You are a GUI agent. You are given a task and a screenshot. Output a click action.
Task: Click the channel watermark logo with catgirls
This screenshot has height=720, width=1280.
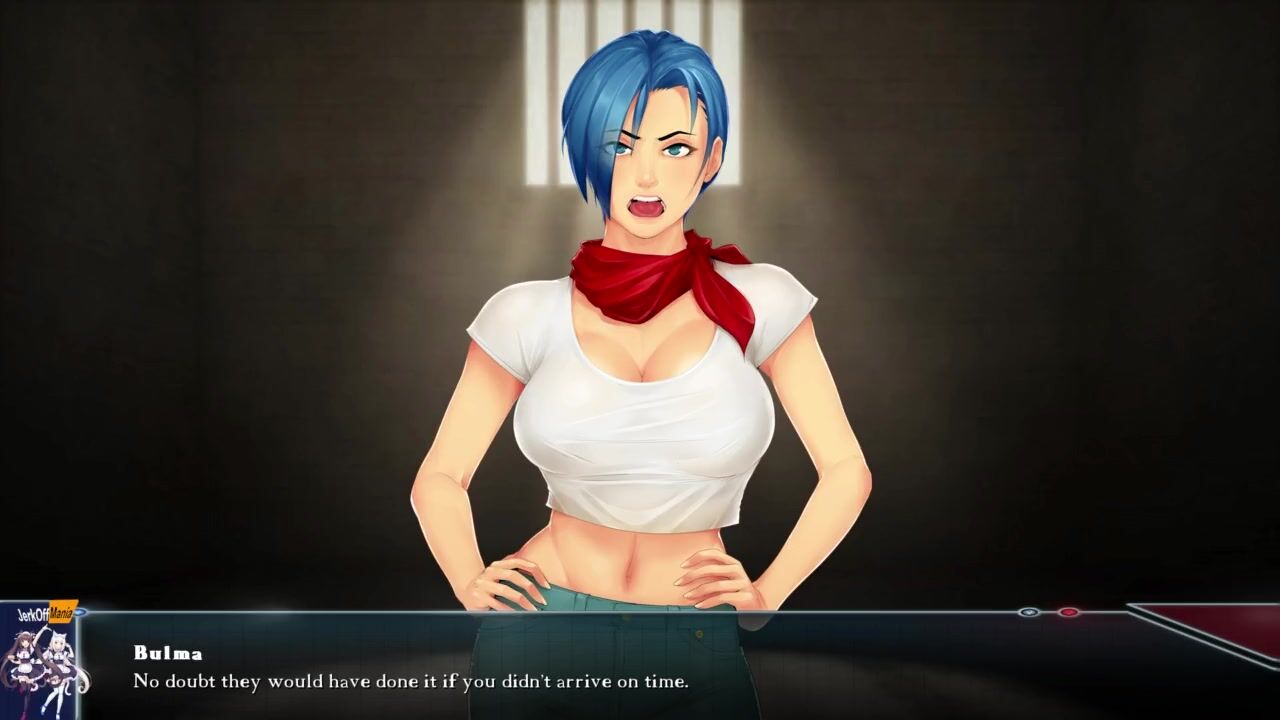coord(40,660)
